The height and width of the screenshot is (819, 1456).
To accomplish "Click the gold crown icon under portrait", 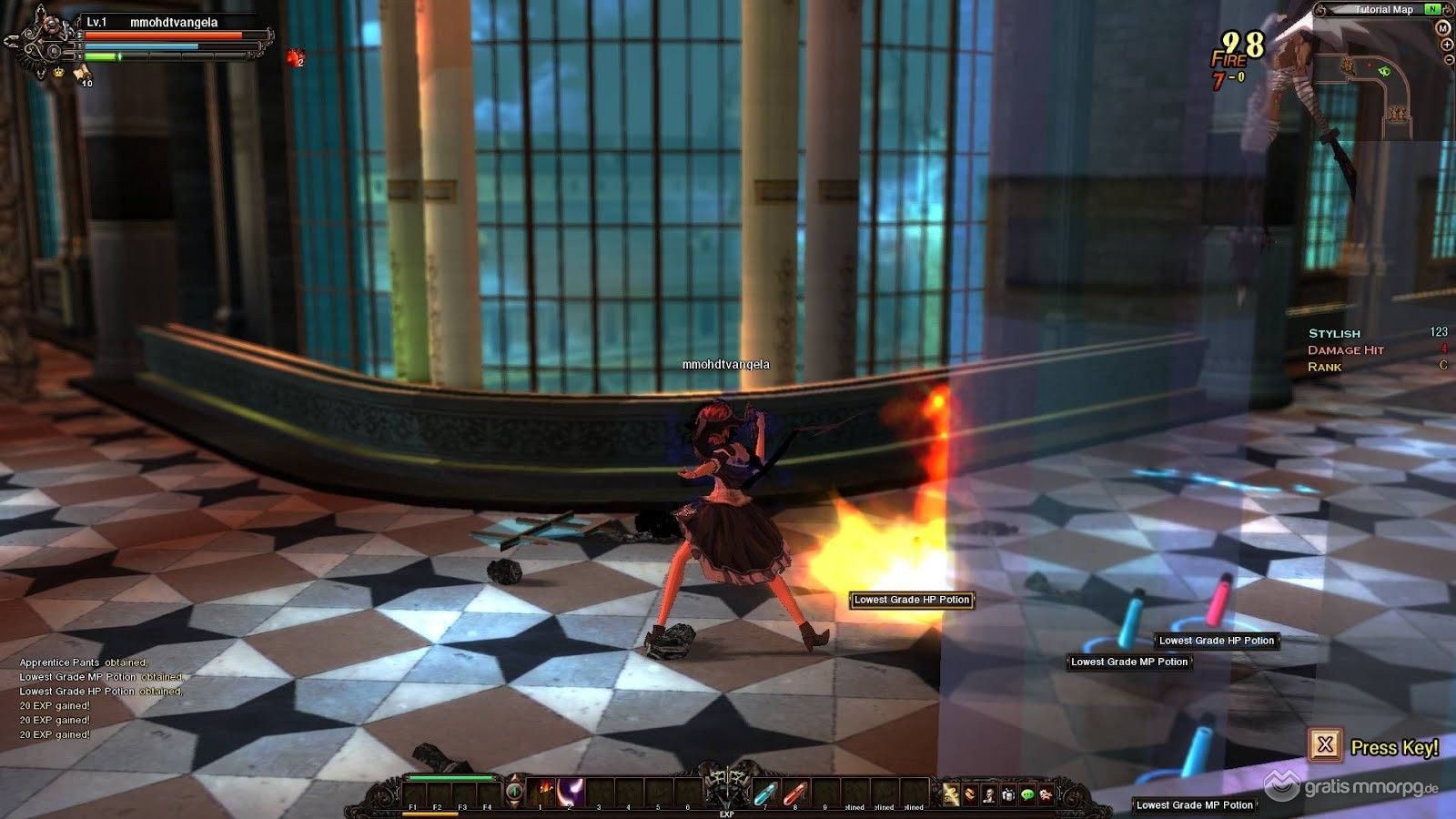I will (60, 71).
